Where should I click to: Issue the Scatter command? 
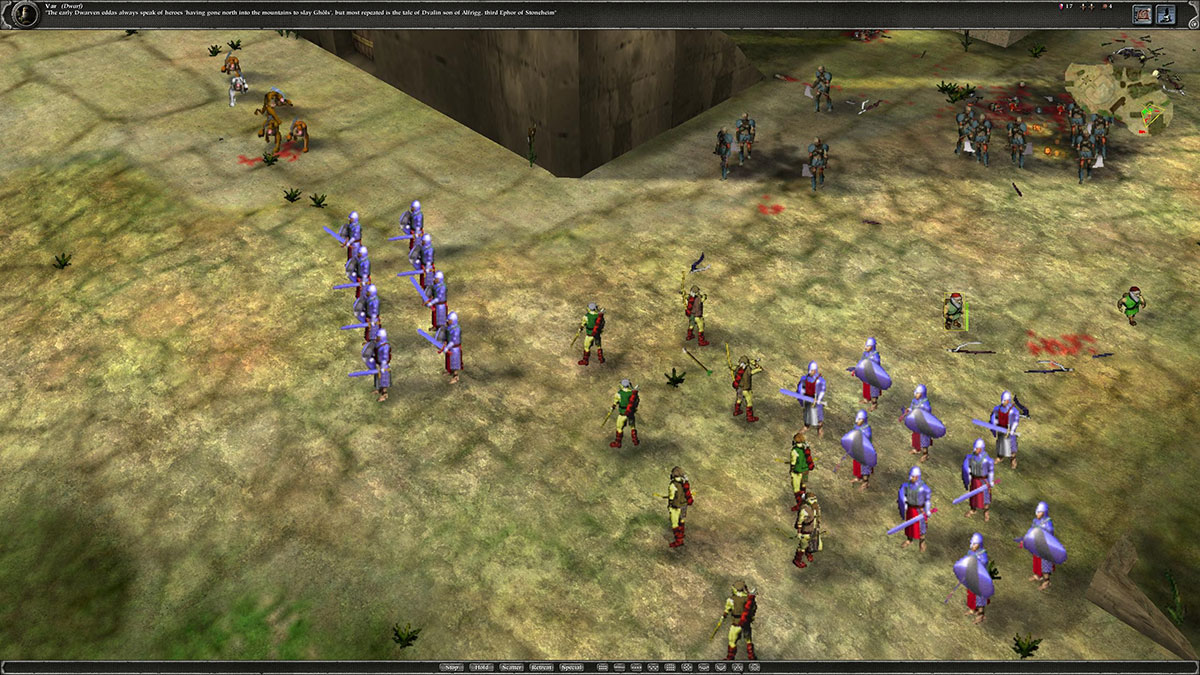512,667
